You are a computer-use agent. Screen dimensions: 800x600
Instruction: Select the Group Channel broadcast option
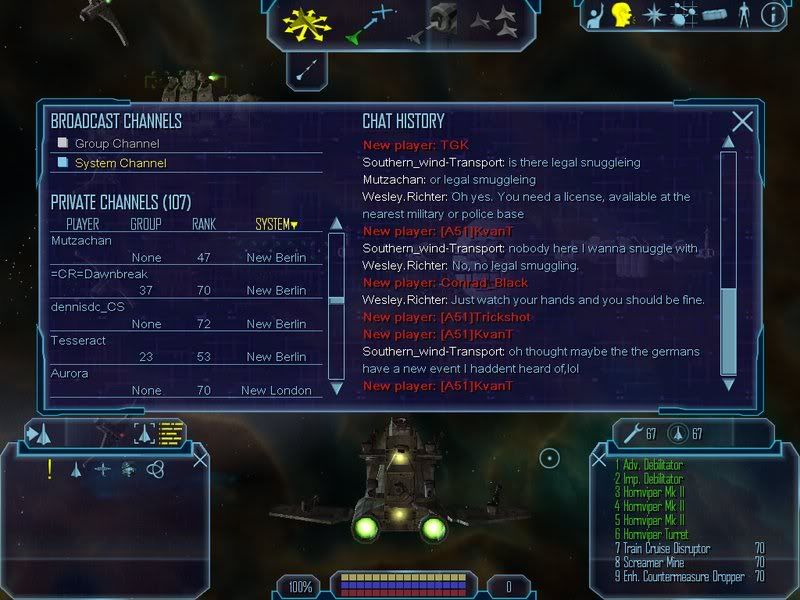coord(115,143)
